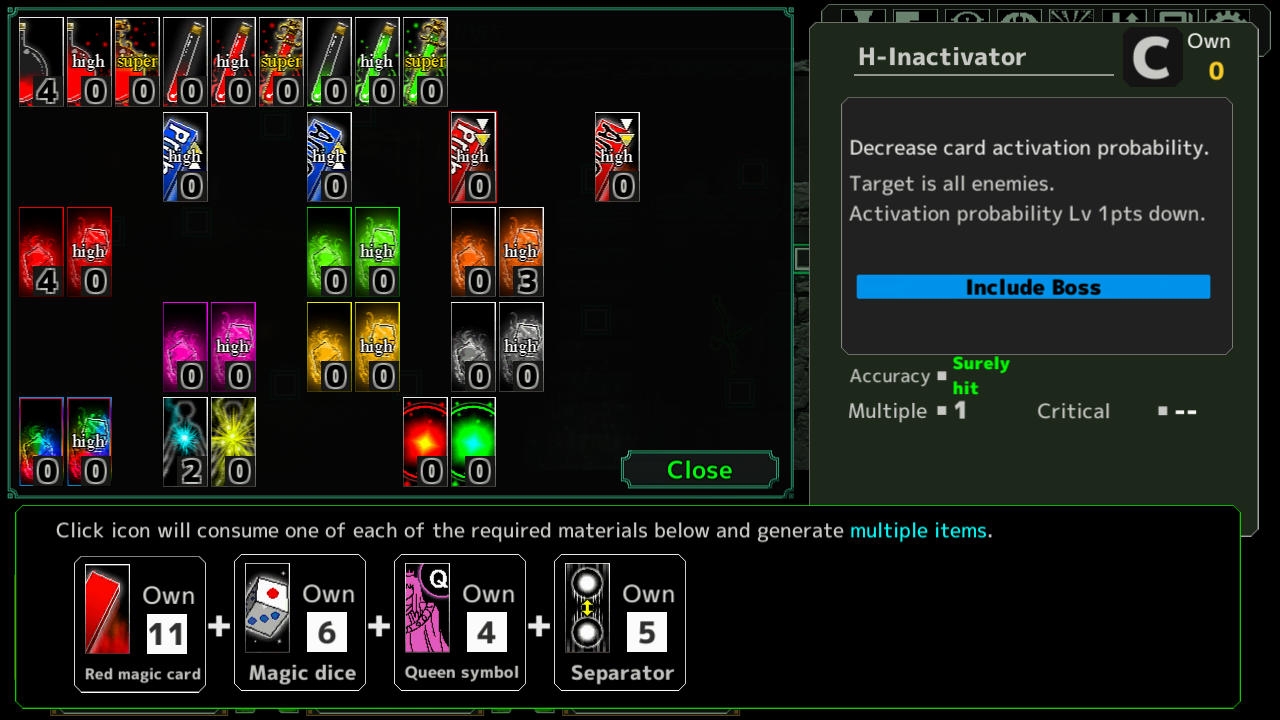Select the red glowing orb card
1280x720 pixels.
(425, 442)
